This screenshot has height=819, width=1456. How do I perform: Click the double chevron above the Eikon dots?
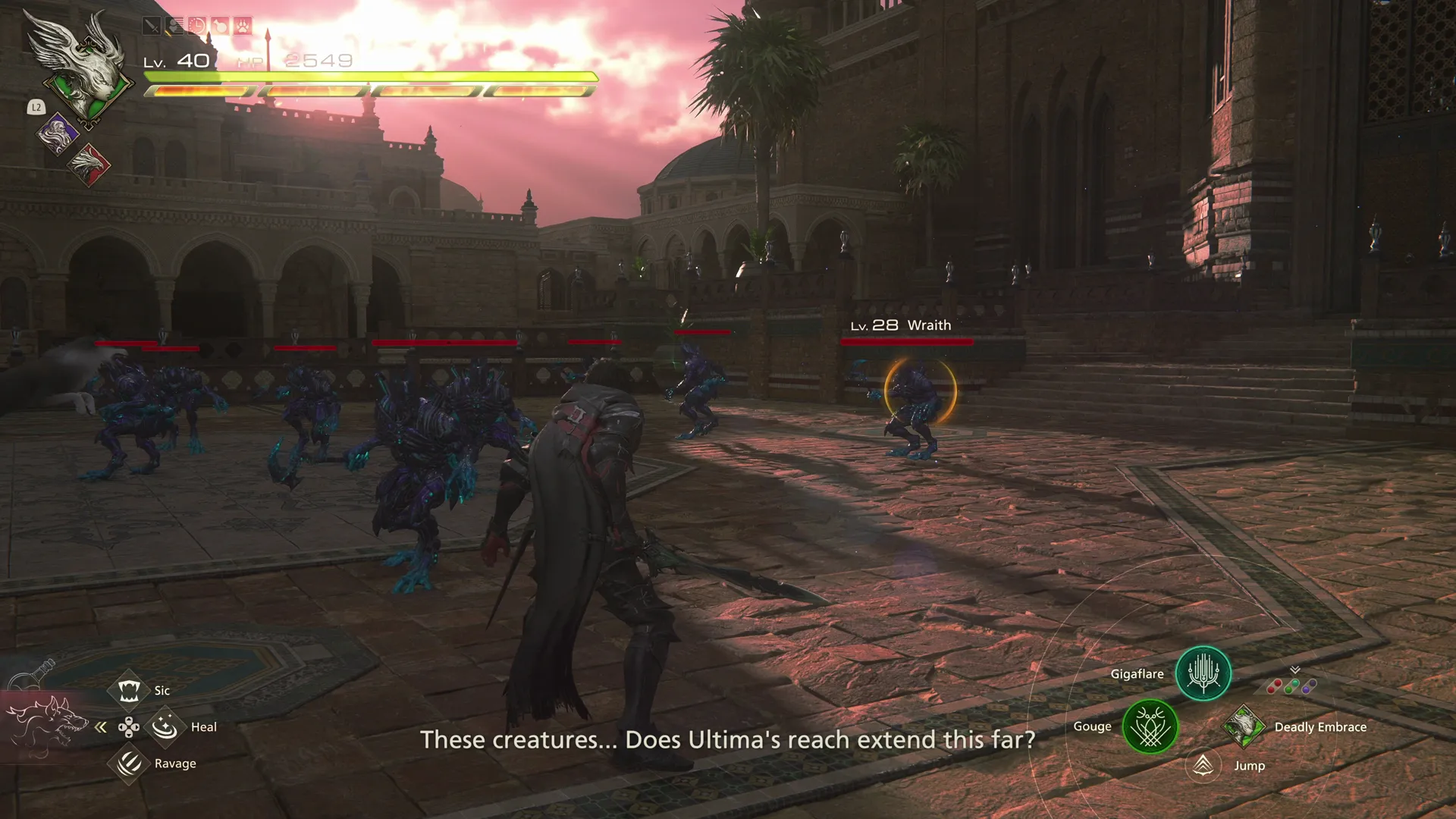[1294, 670]
